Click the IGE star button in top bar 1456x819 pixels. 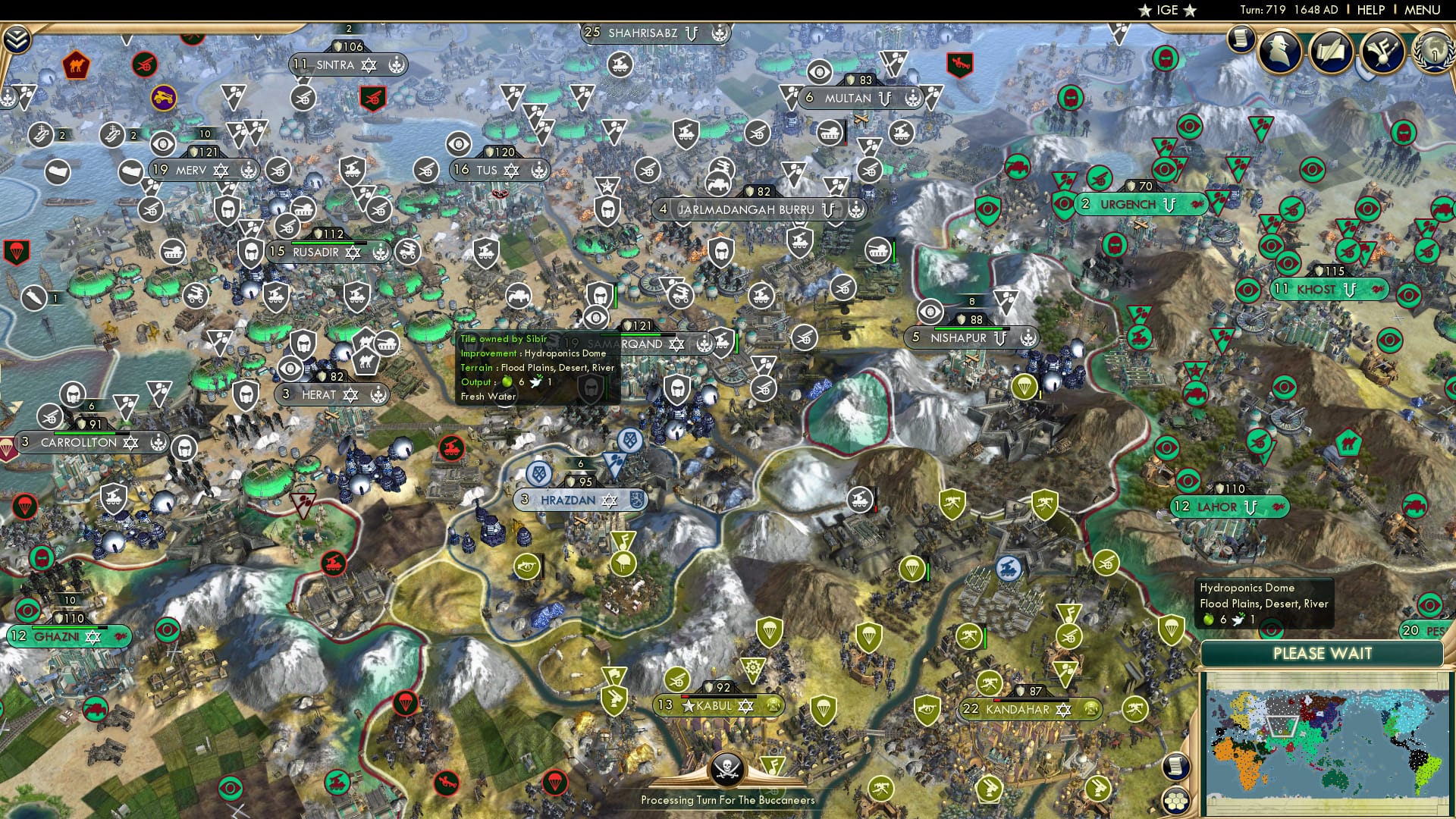pos(1167,11)
